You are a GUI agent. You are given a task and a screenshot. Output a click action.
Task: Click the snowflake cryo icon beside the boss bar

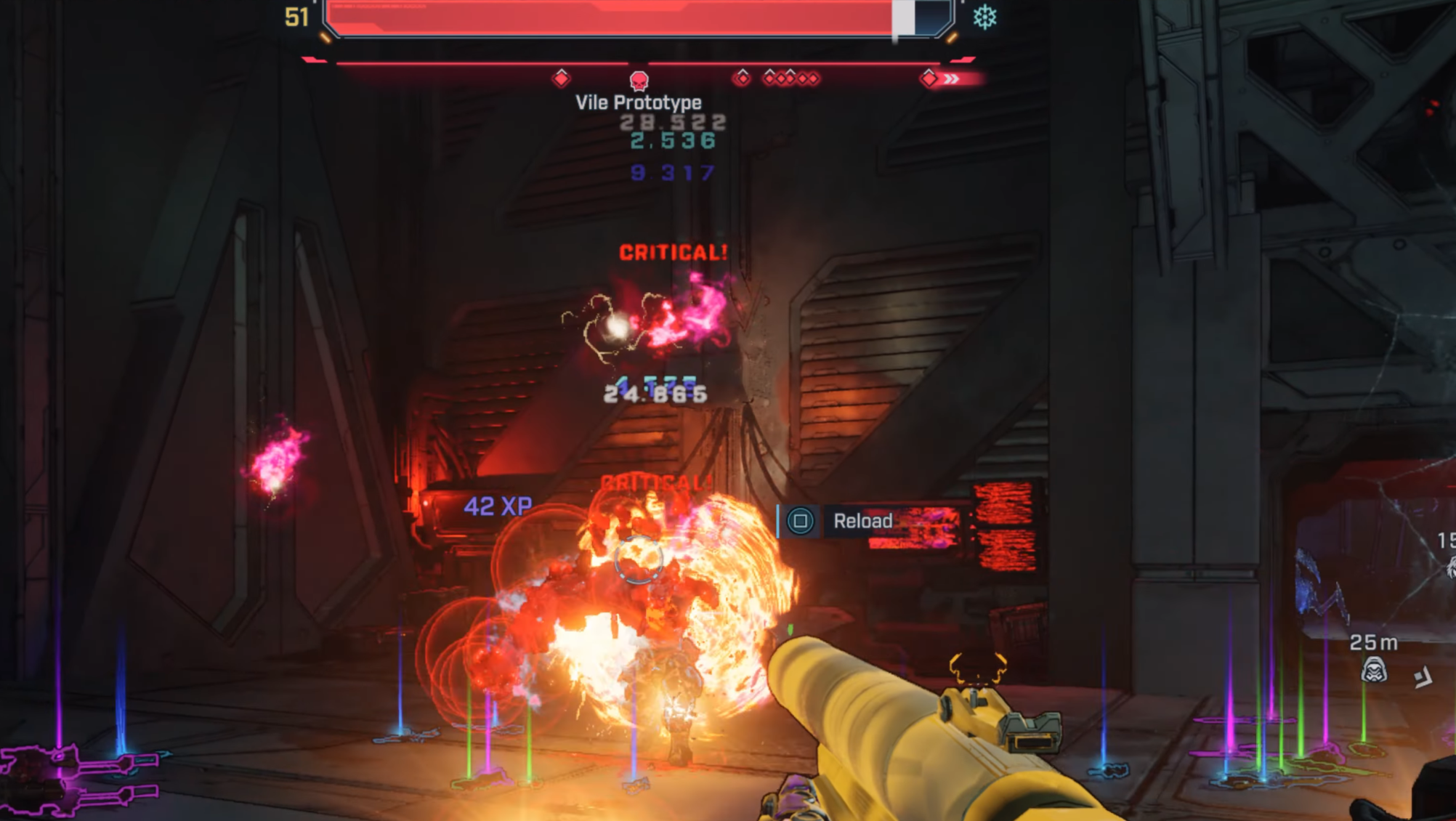(984, 17)
